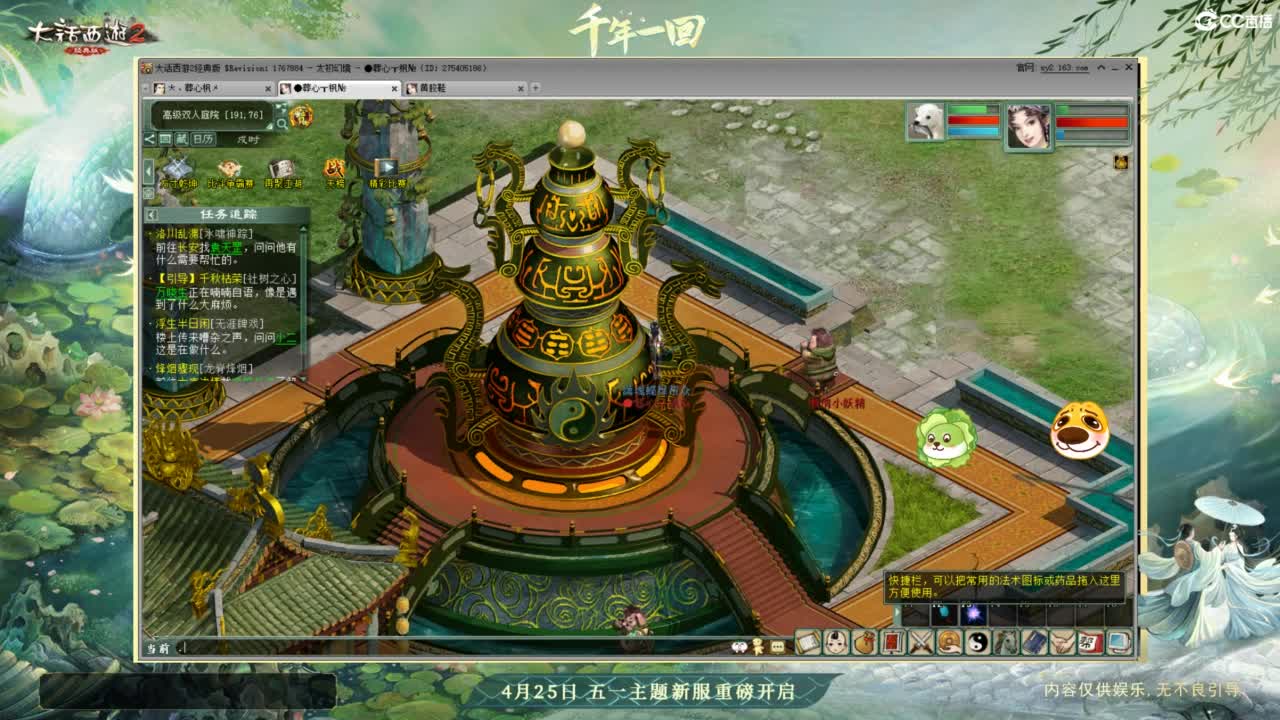Viewport: 1280px width, 720px height.
Task: Open the 精彩比赛 play button
Action: point(384,167)
